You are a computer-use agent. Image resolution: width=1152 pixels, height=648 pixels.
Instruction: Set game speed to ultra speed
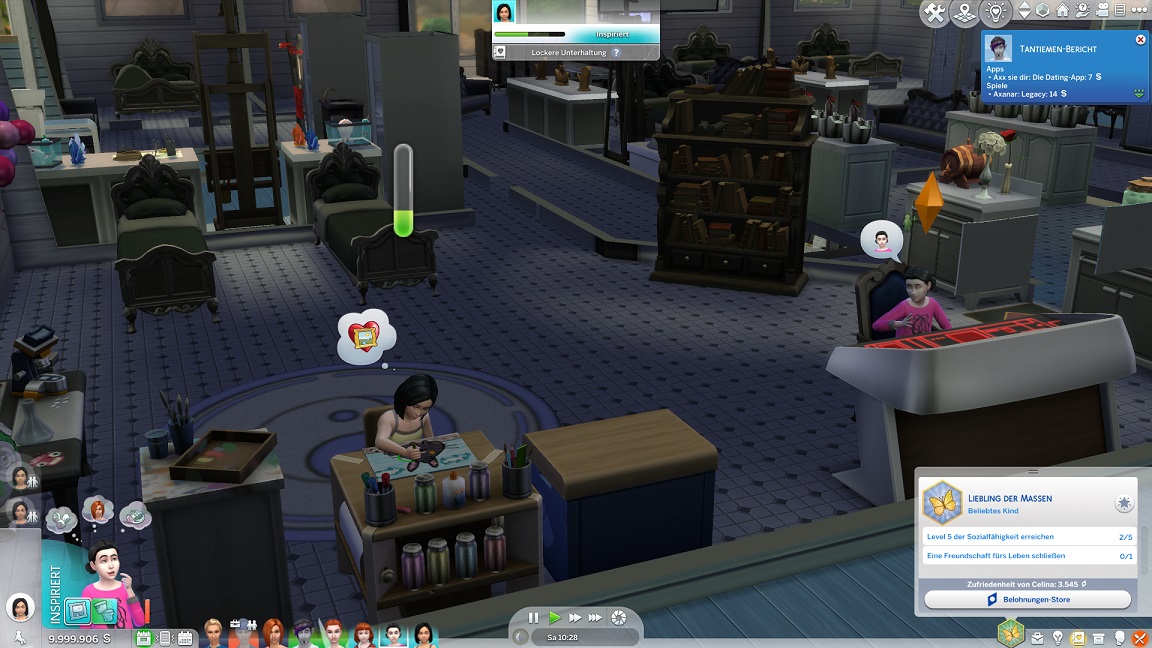[596, 618]
